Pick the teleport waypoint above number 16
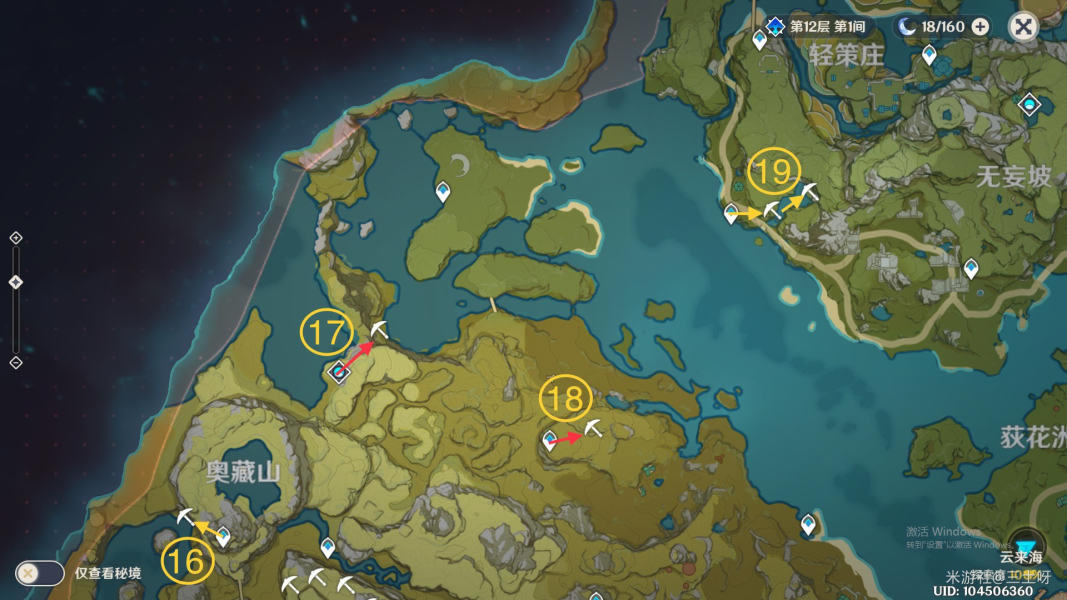The width and height of the screenshot is (1067, 600). point(223,536)
